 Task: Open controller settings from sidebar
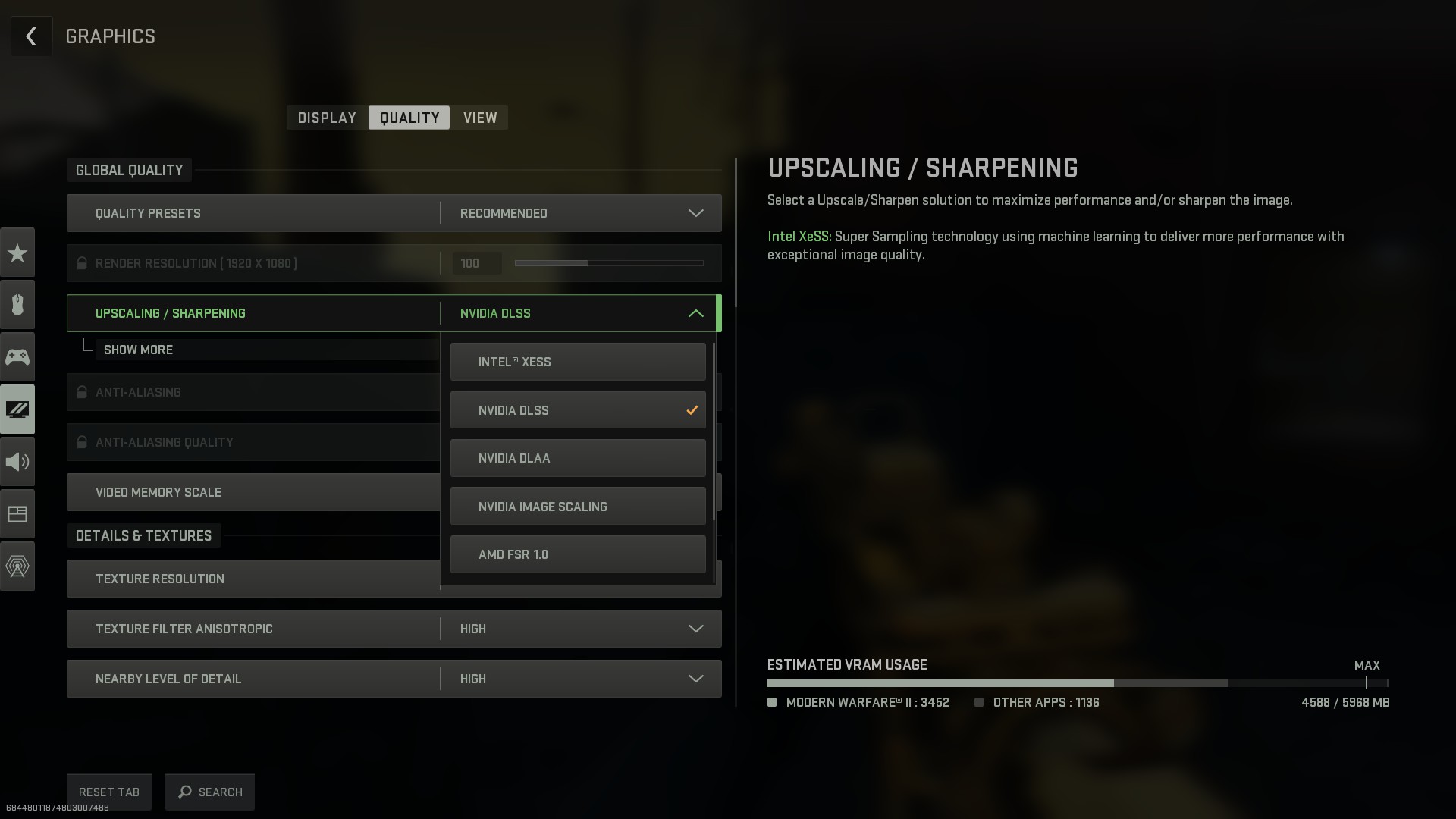(17, 356)
